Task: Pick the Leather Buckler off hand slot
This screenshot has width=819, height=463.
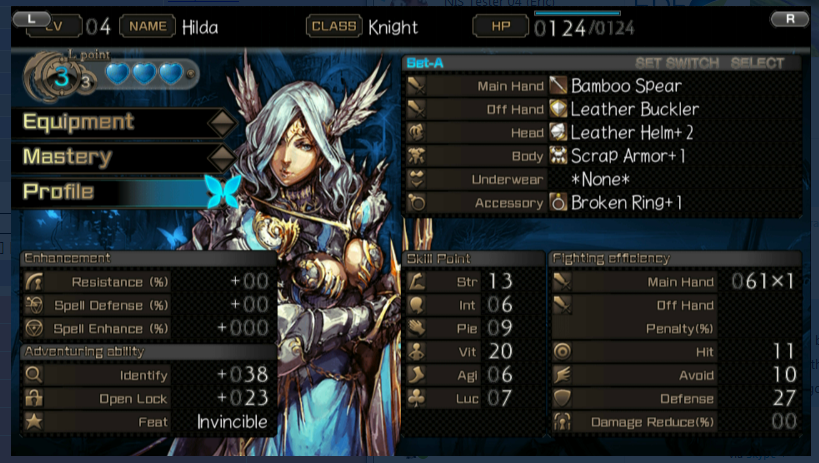Action: pos(634,109)
